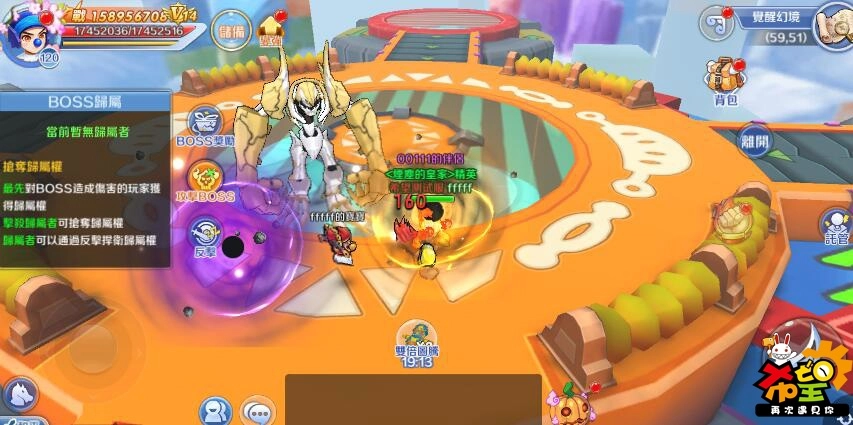
Task: Open the 儲備 reserve button
Action: [232, 31]
